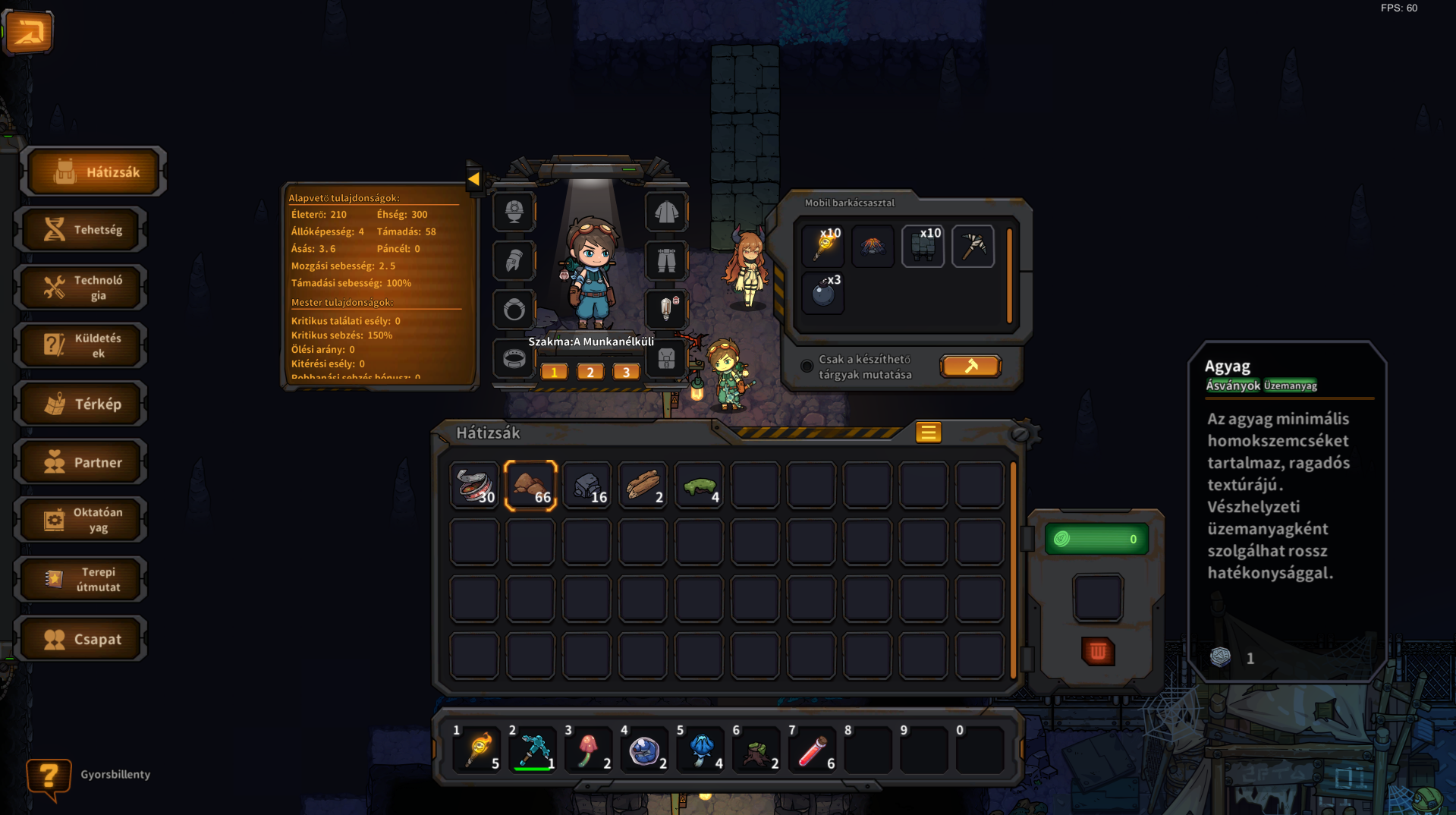The width and height of the screenshot is (1456, 815).
Task: Open the Oktatóanyag menu
Action: tap(82, 520)
